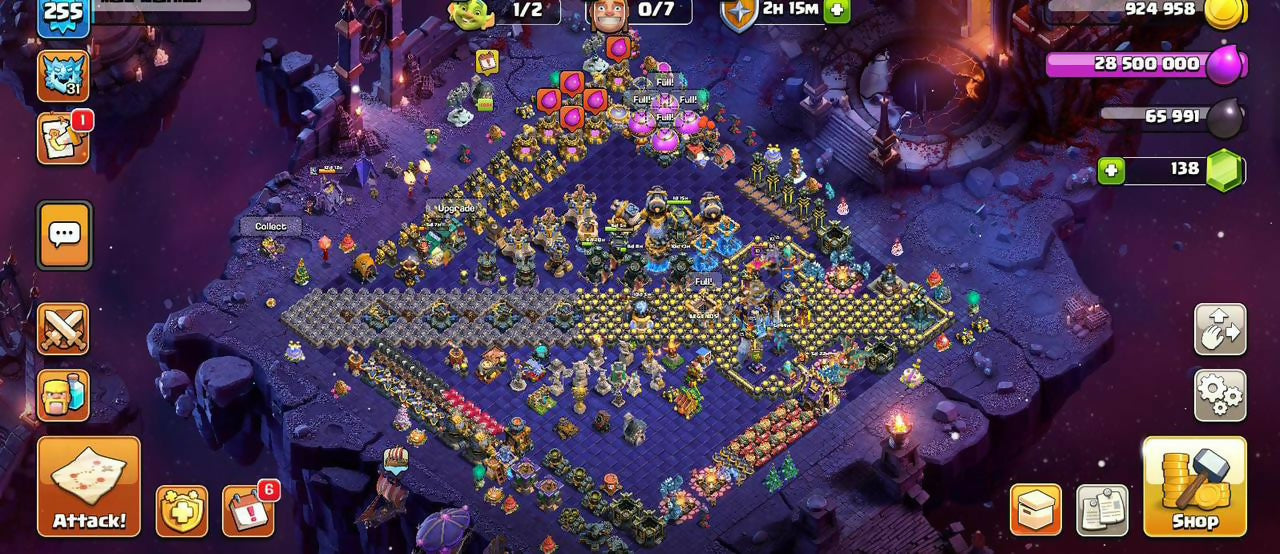Image resolution: width=1280 pixels, height=554 pixels.
Task: Collect resources via the Collect bubble
Action: click(x=270, y=227)
